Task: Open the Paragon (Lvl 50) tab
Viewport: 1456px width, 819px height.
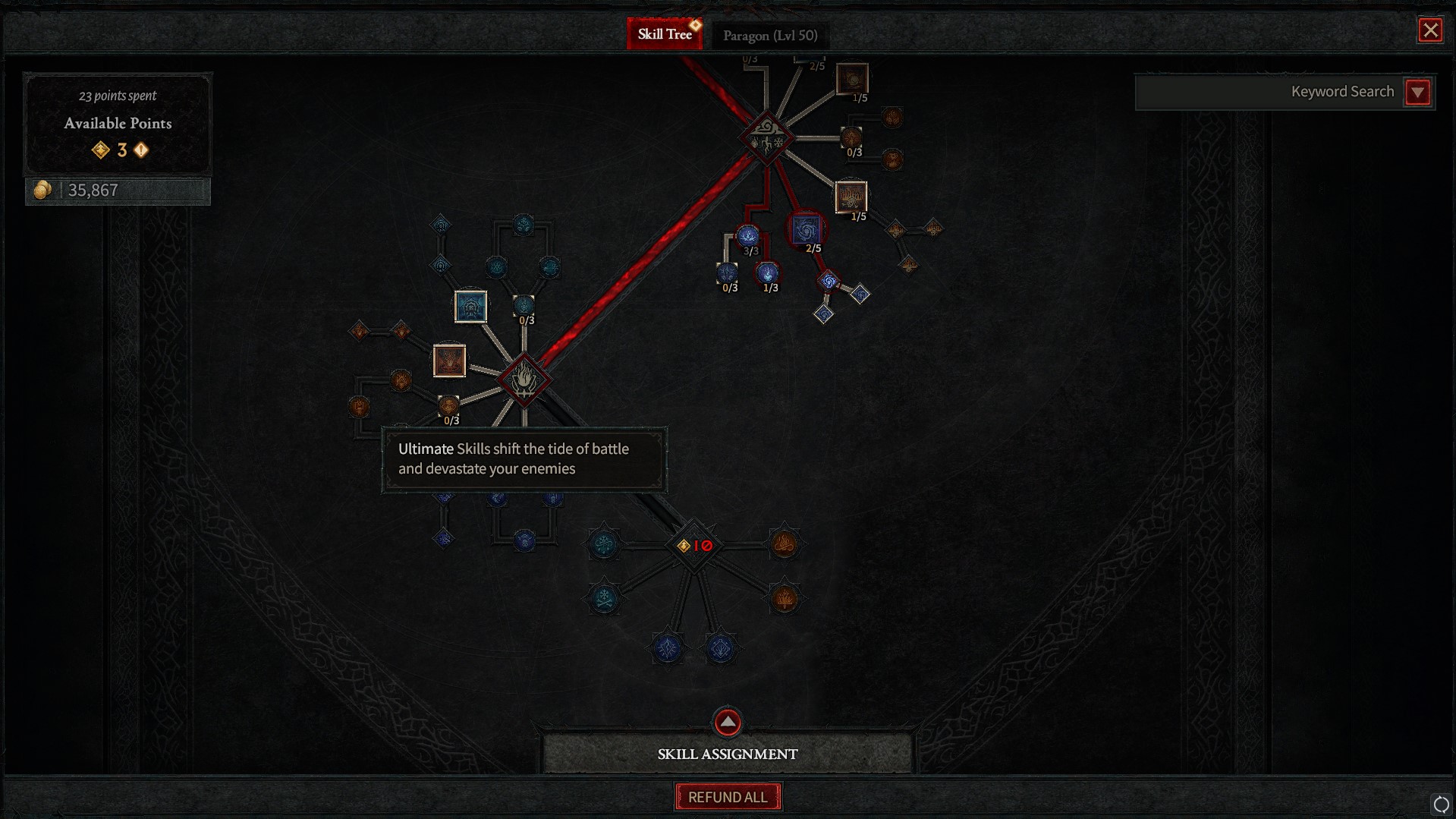Action: pyautogui.click(x=769, y=36)
